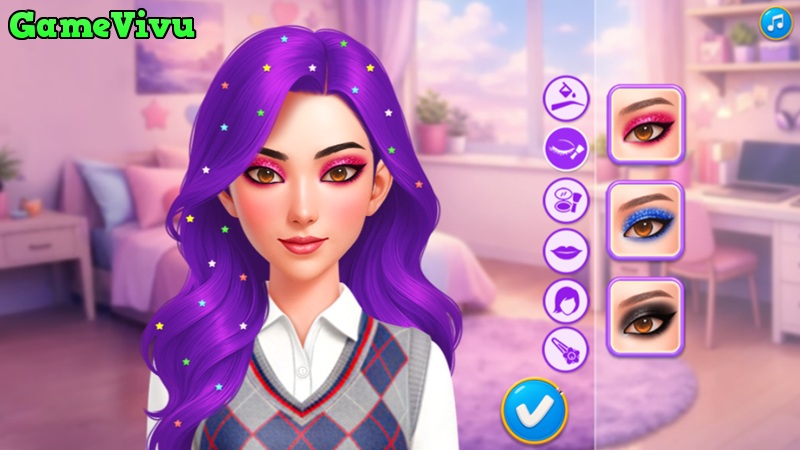The image size is (800, 450).
Task: Switch to the hairstyle category
Action: [x=567, y=300]
